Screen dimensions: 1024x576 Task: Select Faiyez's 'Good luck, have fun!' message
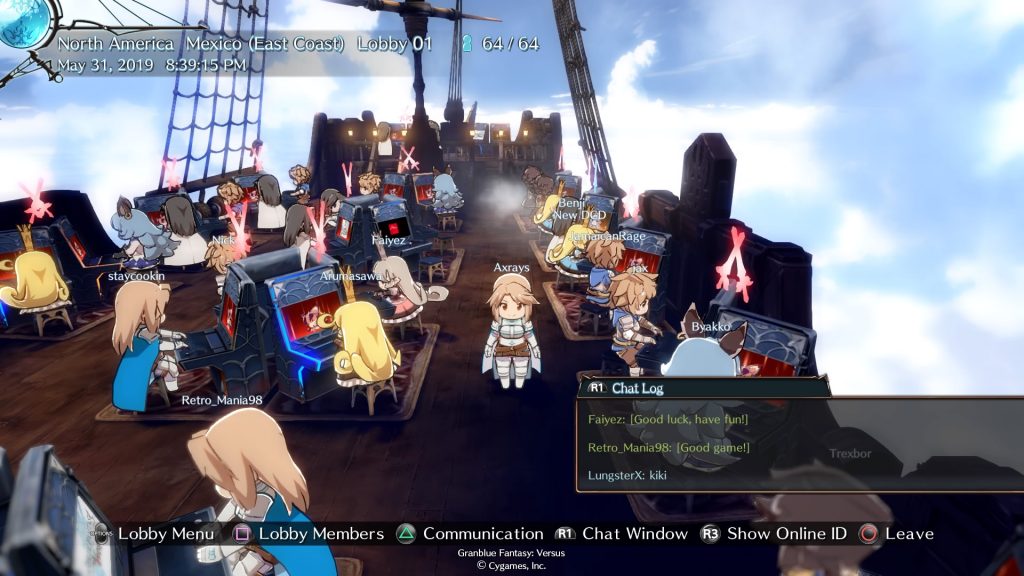[668, 419]
